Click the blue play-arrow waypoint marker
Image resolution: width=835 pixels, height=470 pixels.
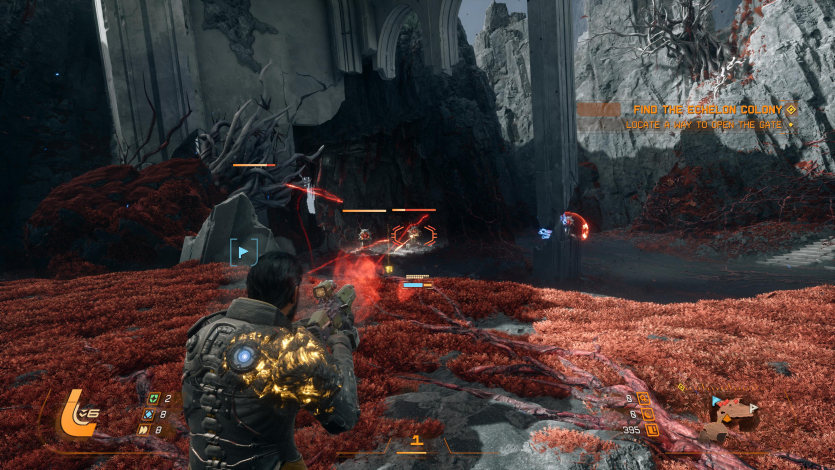244,252
